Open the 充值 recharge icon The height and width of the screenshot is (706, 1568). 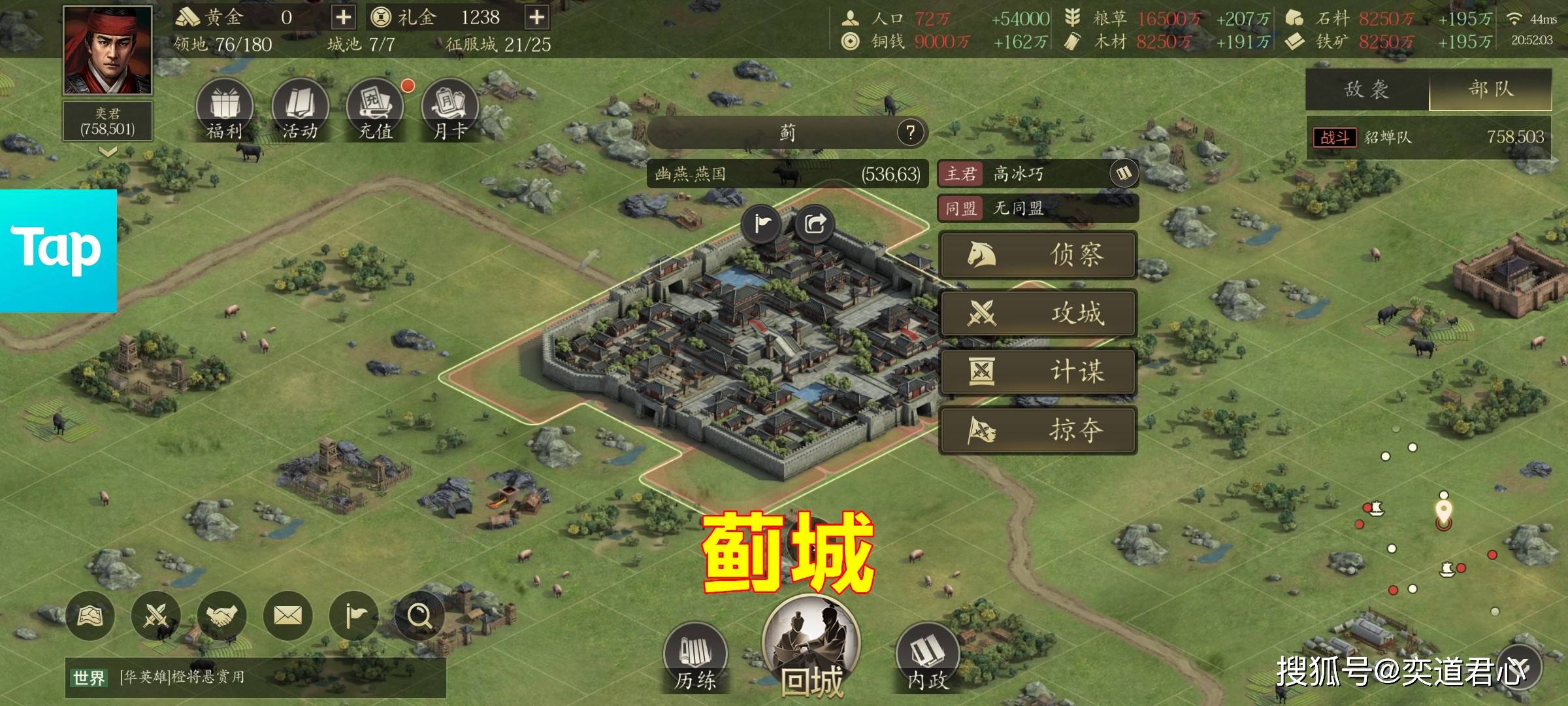point(375,110)
